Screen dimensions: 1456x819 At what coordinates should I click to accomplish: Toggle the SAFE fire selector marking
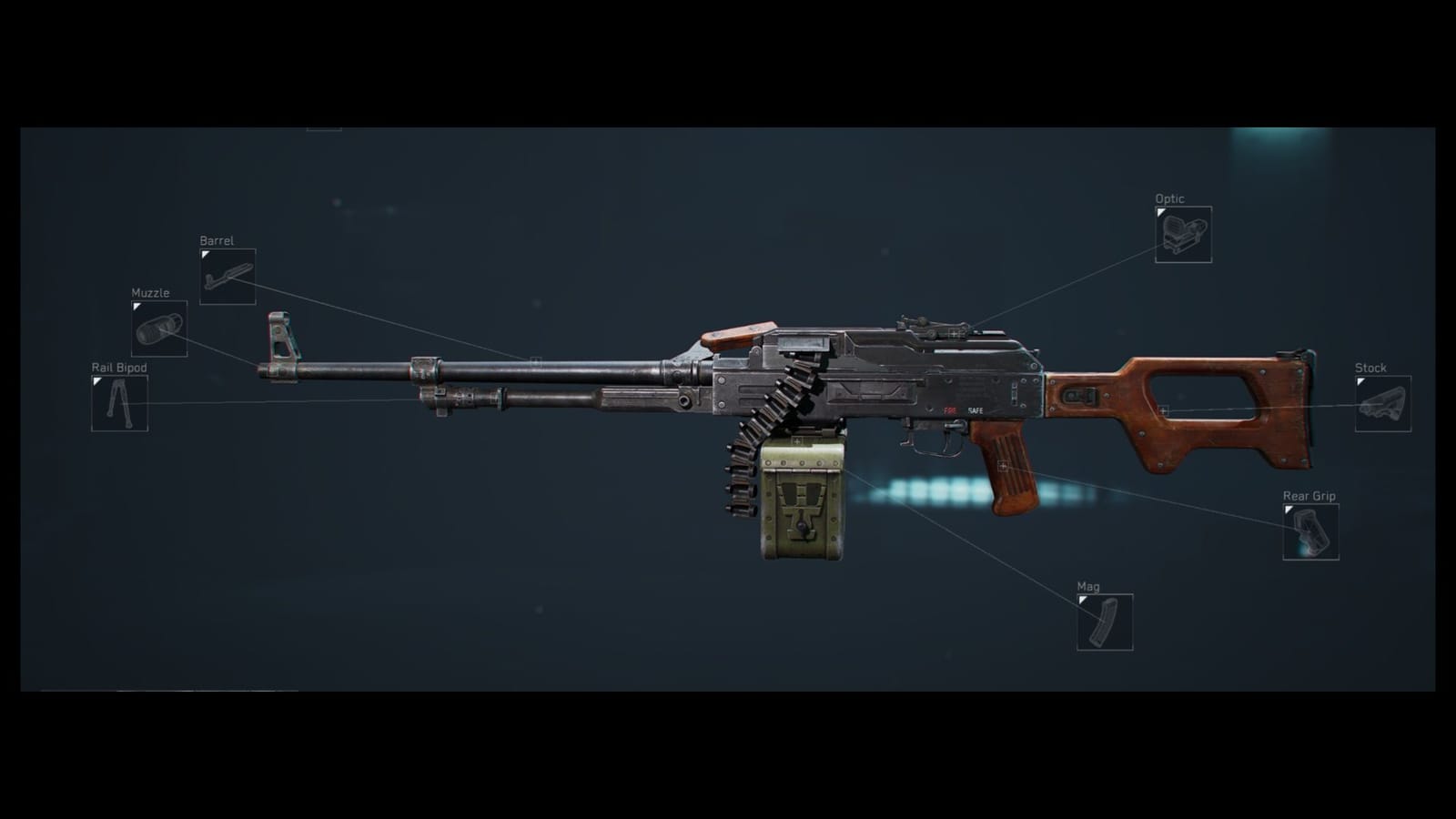click(x=976, y=410)
